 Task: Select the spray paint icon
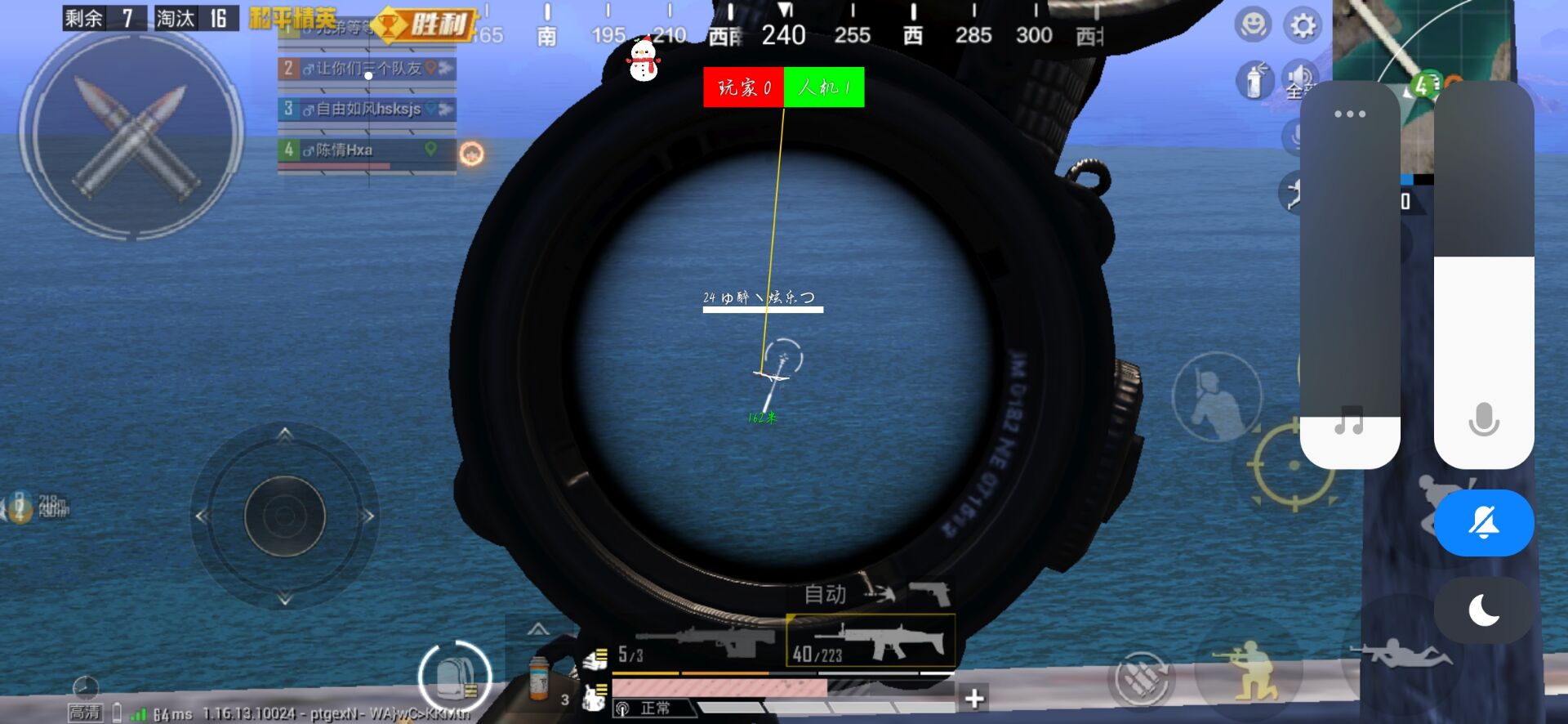[x=1254, y=80]
